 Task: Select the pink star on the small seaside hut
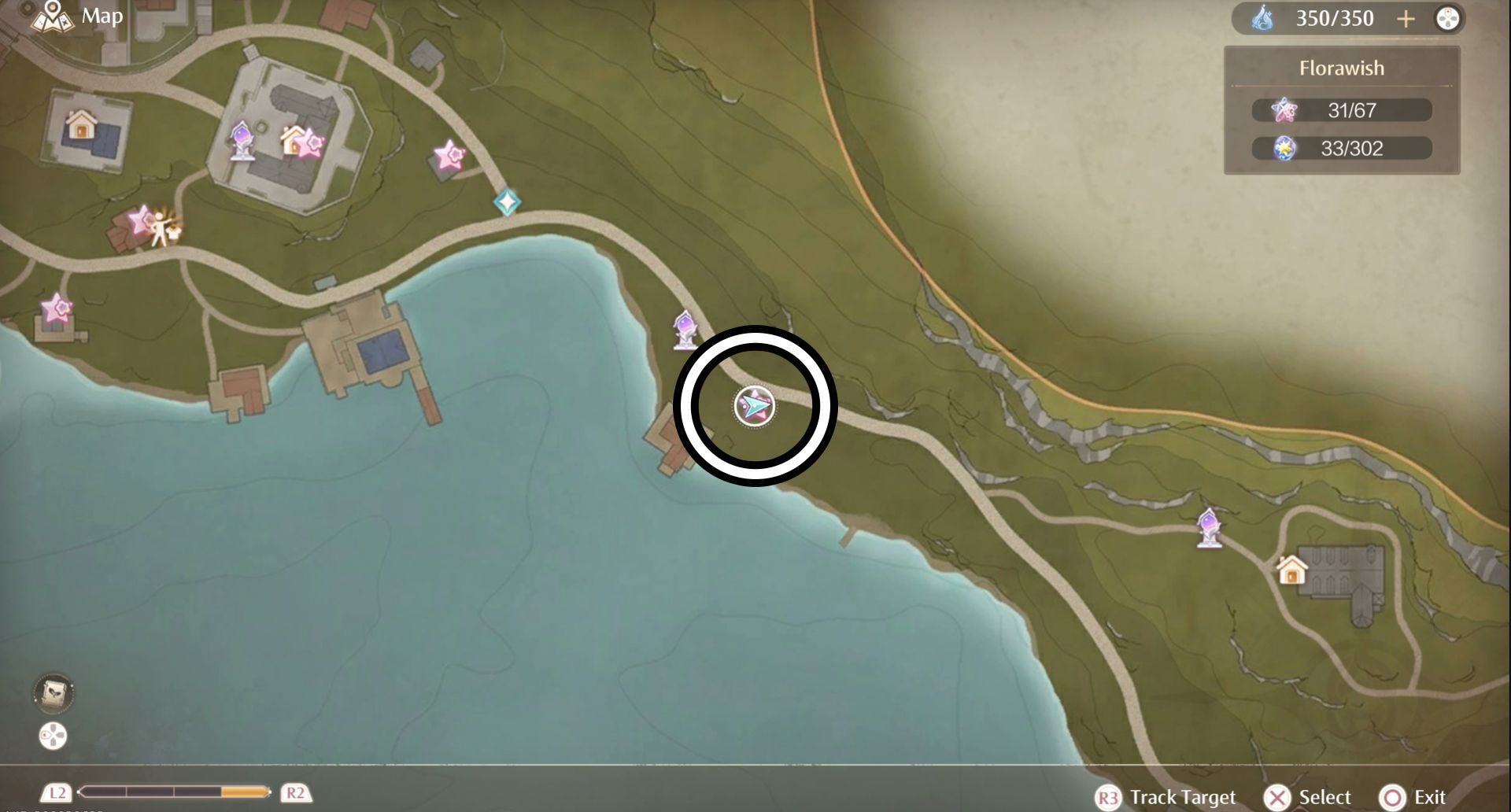56,308
